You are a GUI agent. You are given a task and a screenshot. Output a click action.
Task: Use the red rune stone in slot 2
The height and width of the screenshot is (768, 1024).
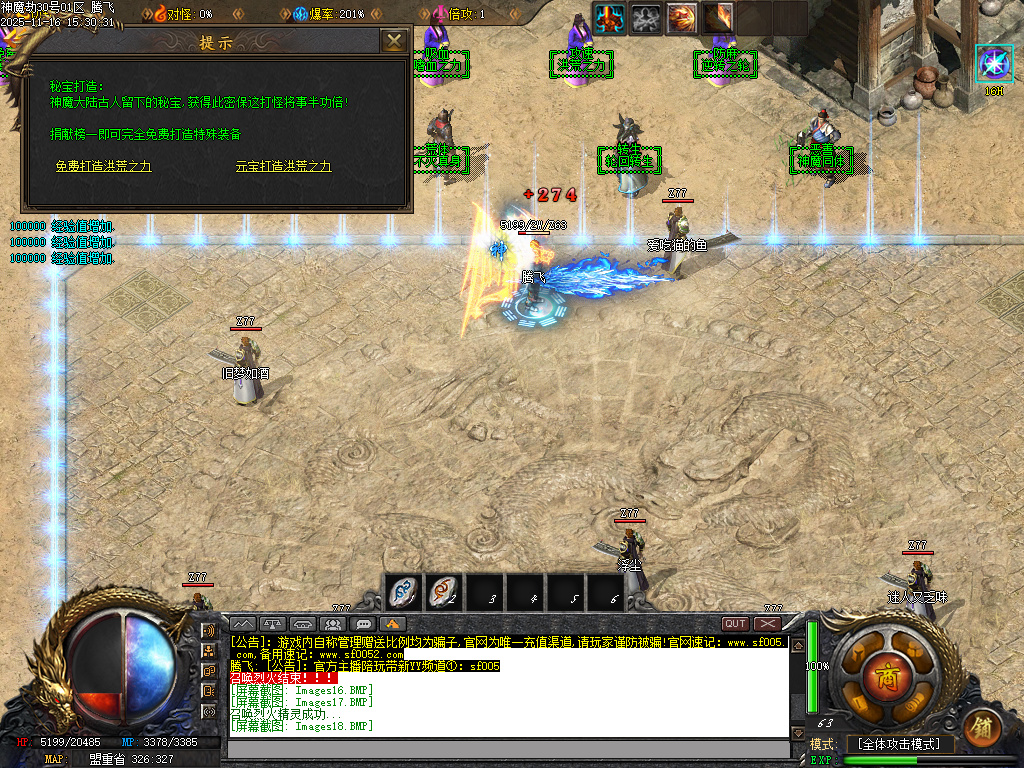pyautogui.click(x=445, y=593)
